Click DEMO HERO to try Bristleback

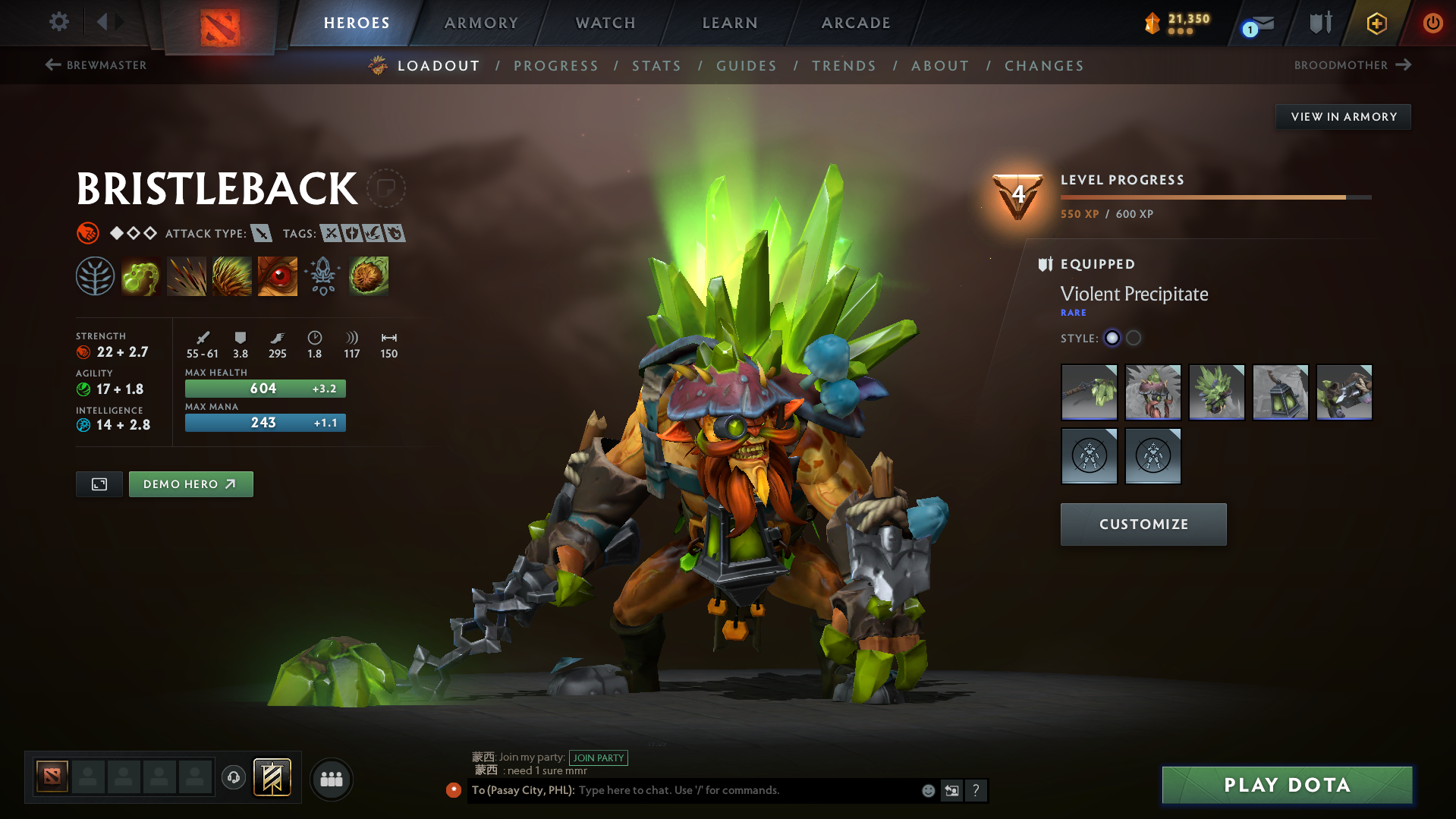(190, 484)
